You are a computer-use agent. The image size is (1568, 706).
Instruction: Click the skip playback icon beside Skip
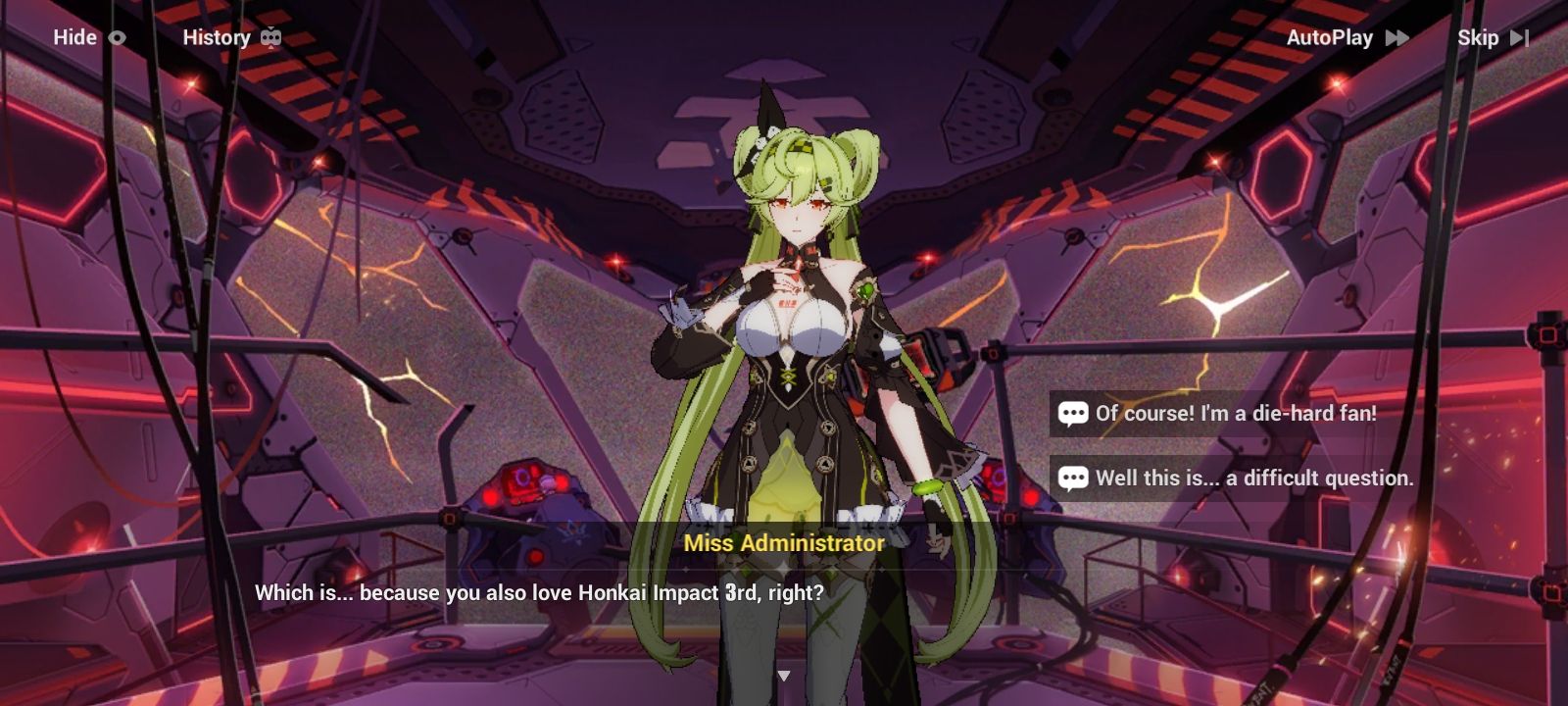tap(1522, 37)
